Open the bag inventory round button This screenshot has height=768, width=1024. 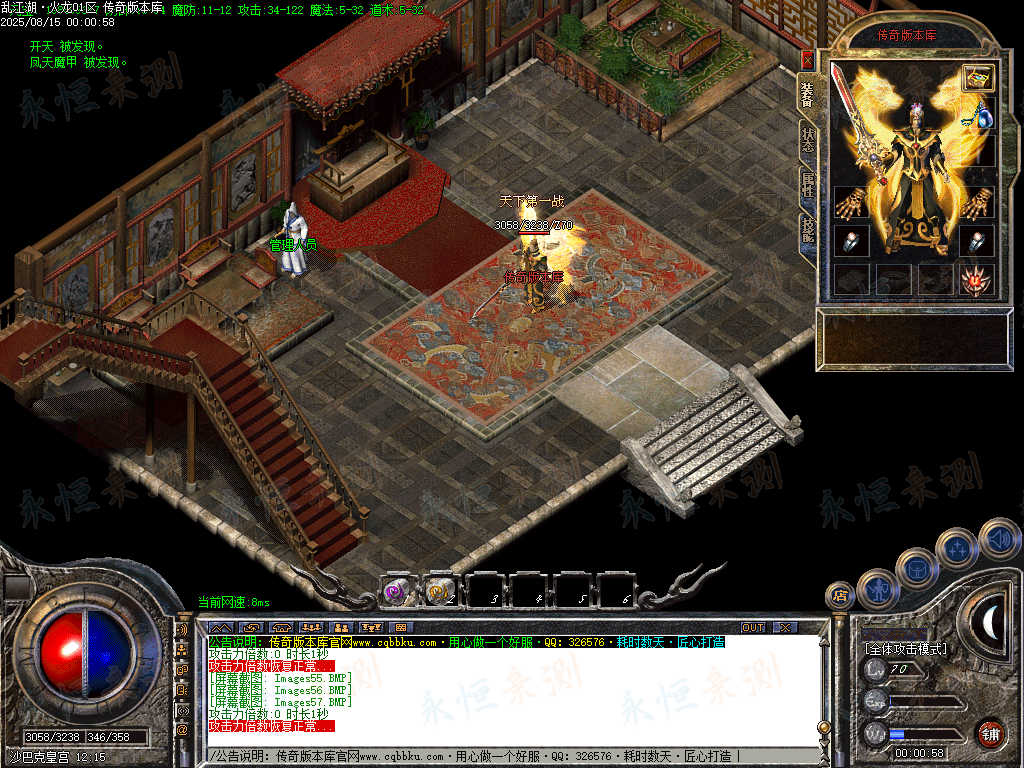[x=916, y=568]
